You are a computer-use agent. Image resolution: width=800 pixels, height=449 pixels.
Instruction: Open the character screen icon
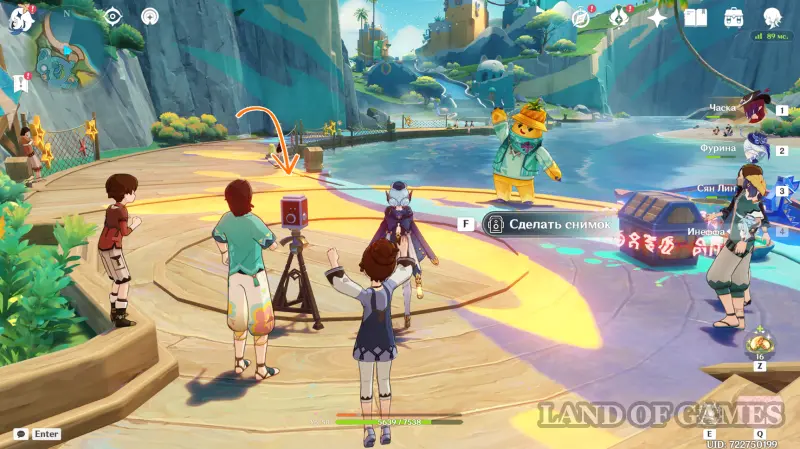tap(772, 18)
